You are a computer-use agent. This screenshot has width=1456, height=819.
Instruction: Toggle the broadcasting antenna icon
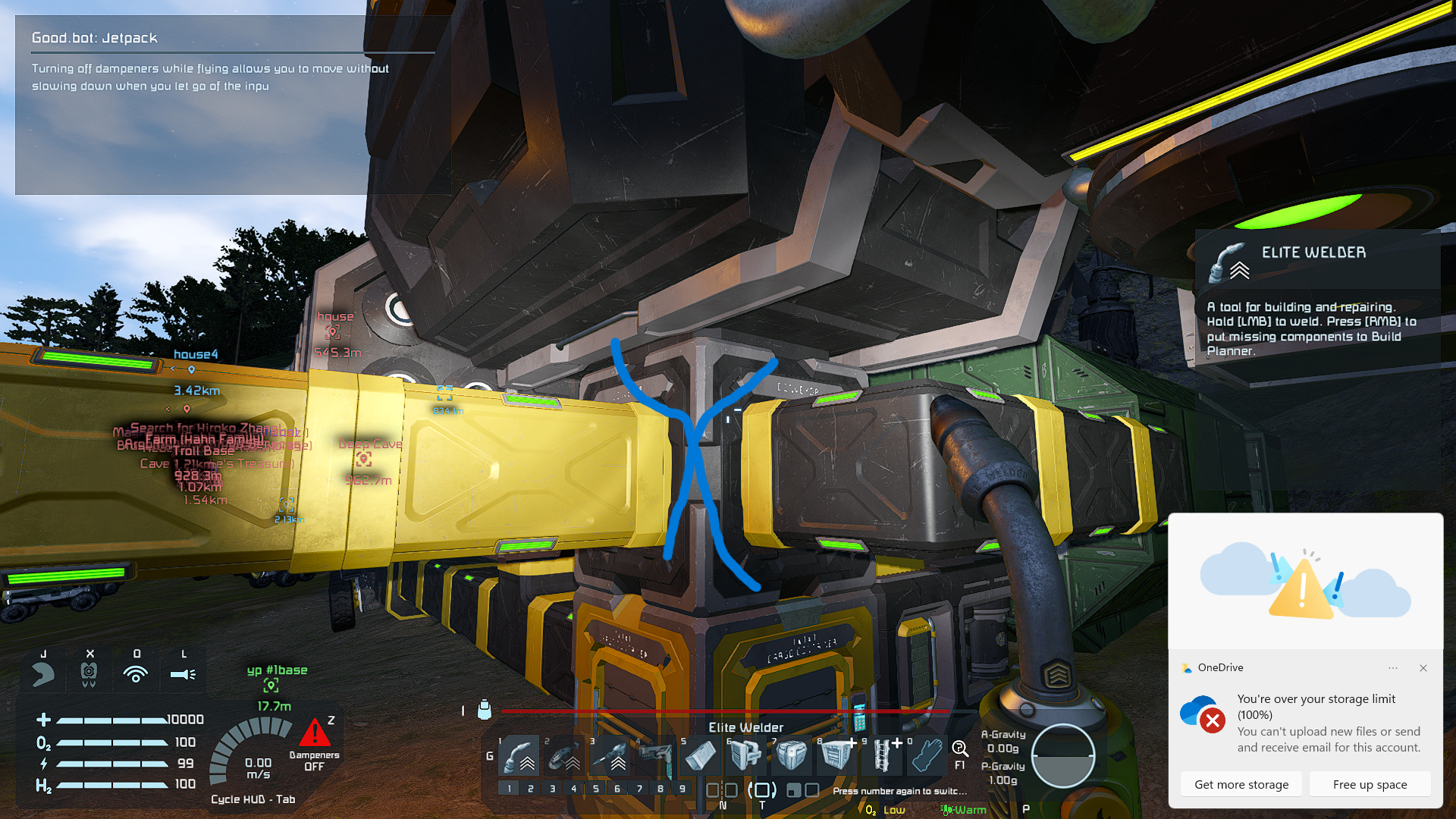coord(136,673)
